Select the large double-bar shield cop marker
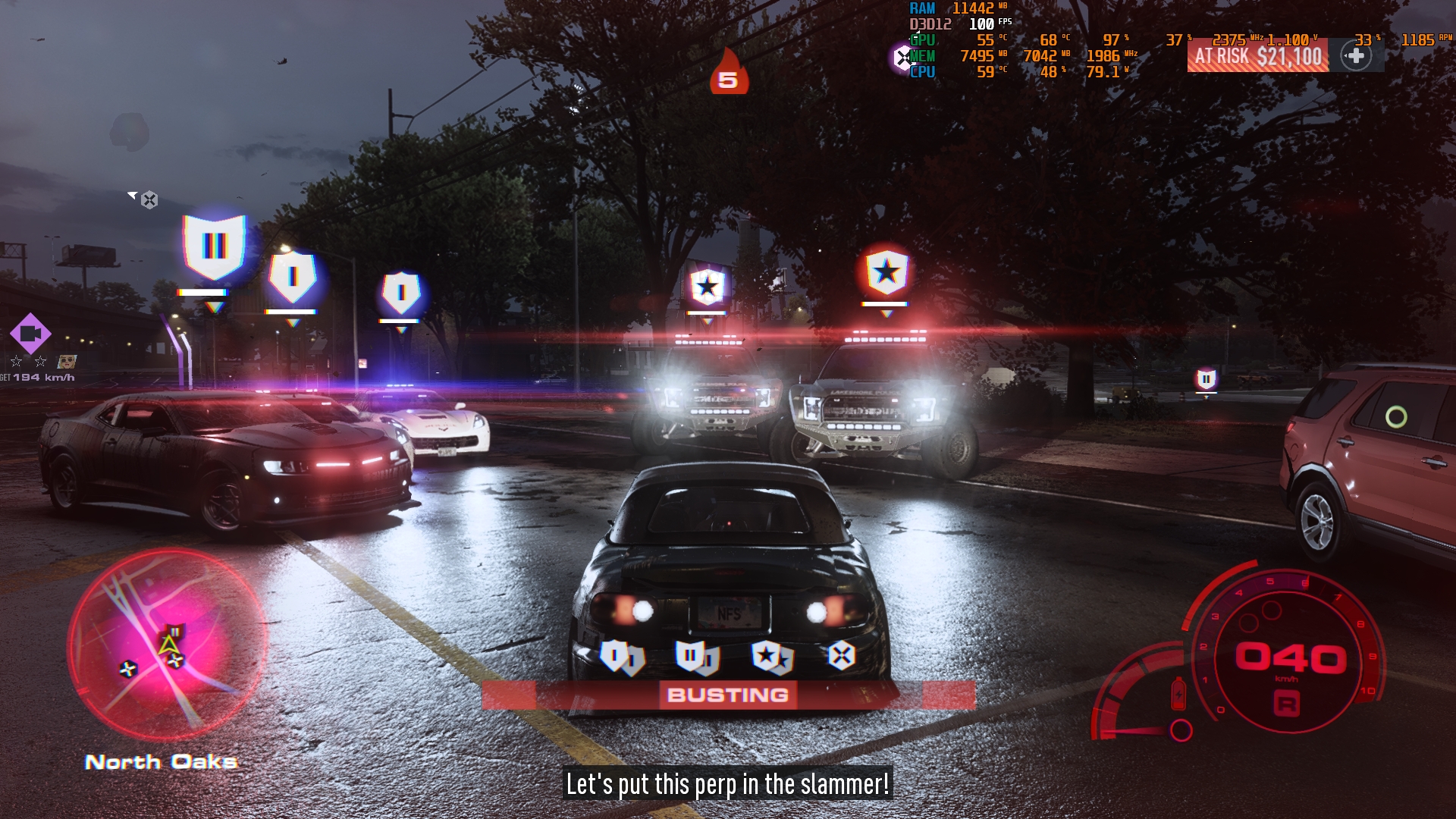 [215, 246]
